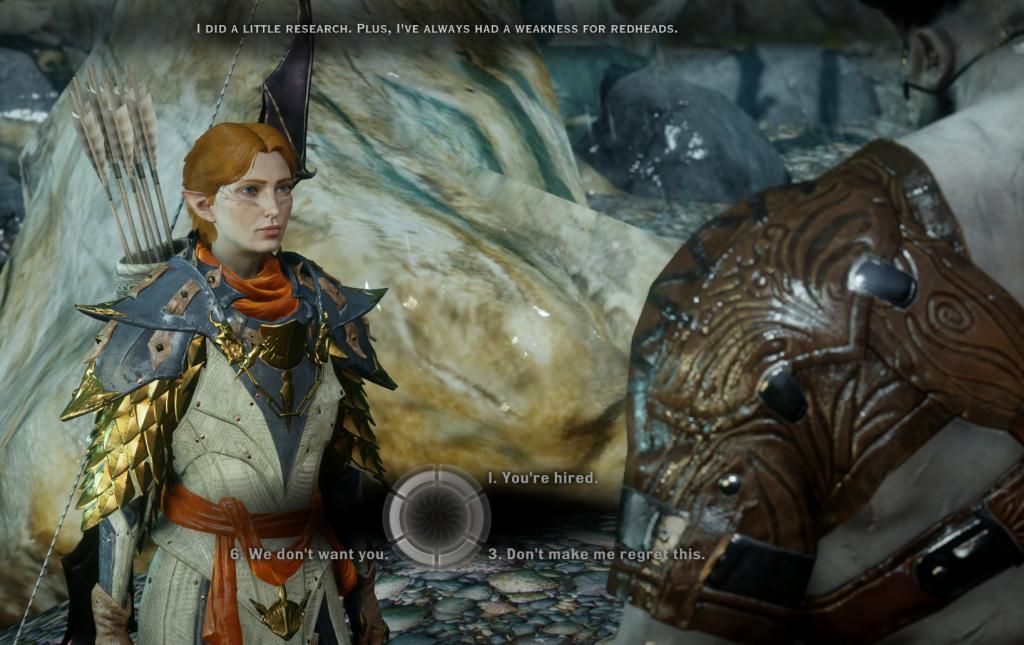The width and height of the screenshot is (1024, 645).
Task: Choose the "You're hired." reply
Action: 543,478
